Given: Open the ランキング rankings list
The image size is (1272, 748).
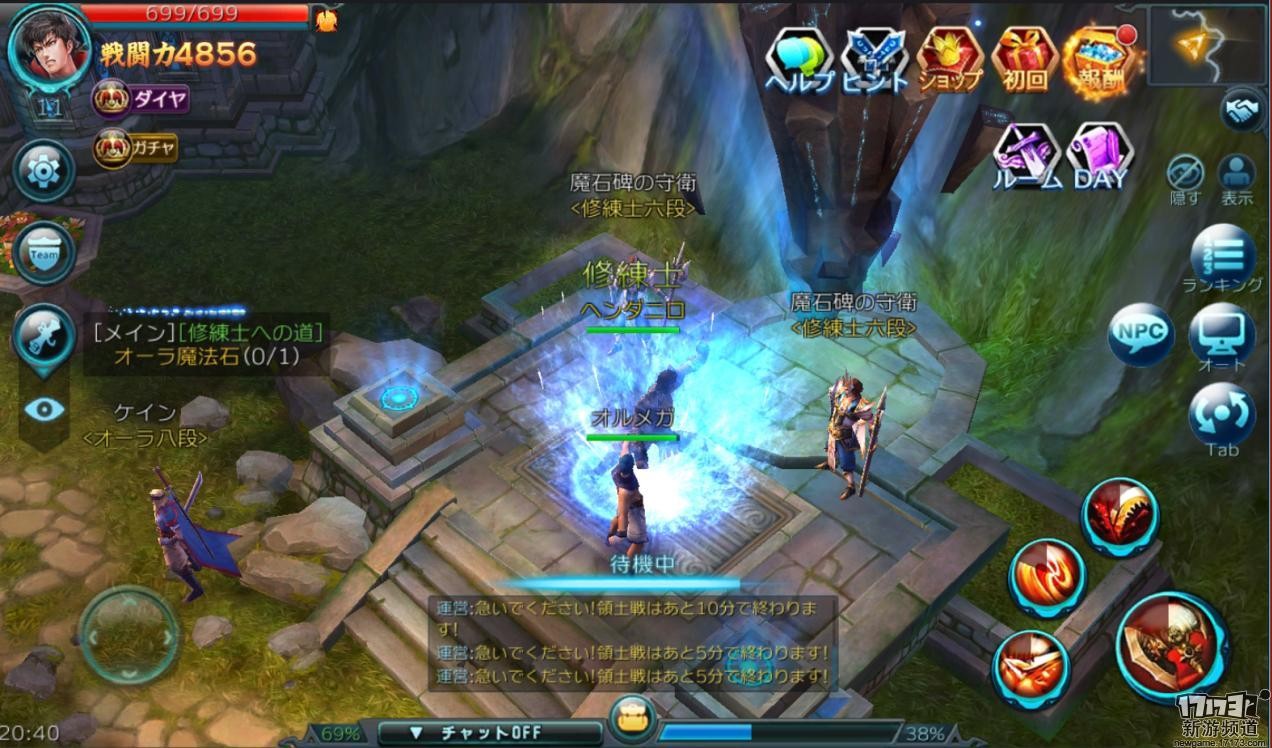Looking at the screenshot, I should (x=1222, y=256).
